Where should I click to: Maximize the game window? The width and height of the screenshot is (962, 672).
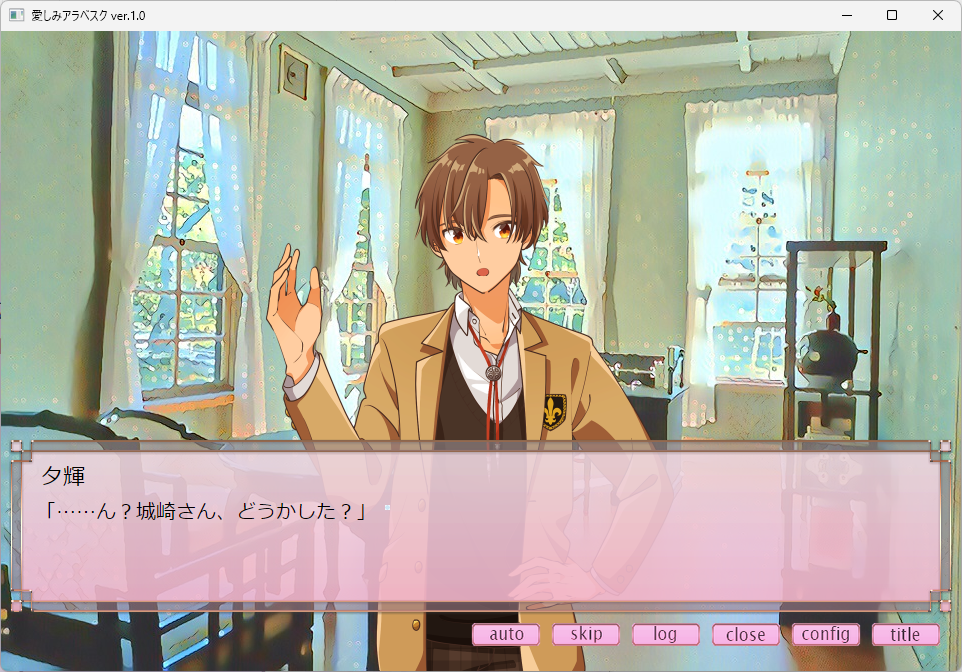[892, 15]
